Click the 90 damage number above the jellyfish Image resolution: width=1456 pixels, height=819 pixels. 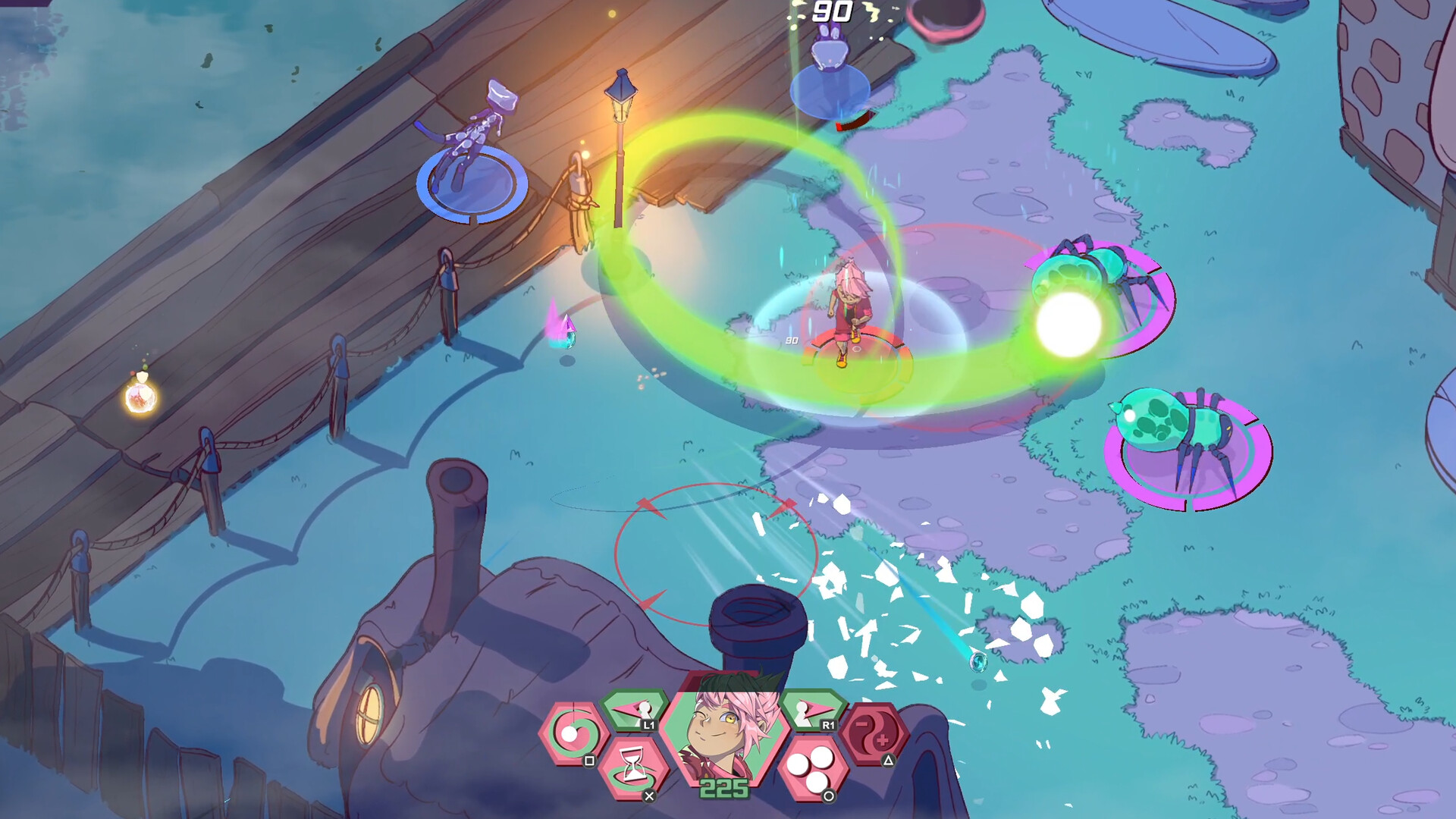(x=833, y=11)
